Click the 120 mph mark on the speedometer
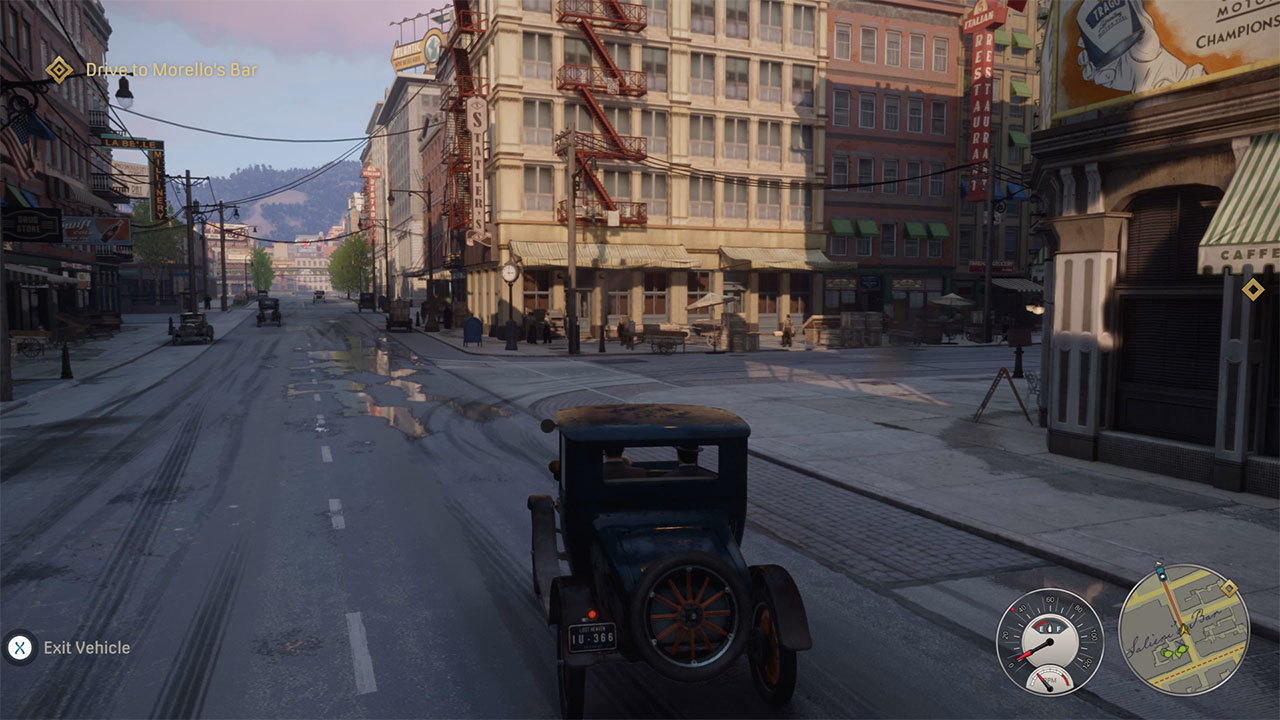The width and height of the screenshot is (1280, 720). [x=1087, y=662]
